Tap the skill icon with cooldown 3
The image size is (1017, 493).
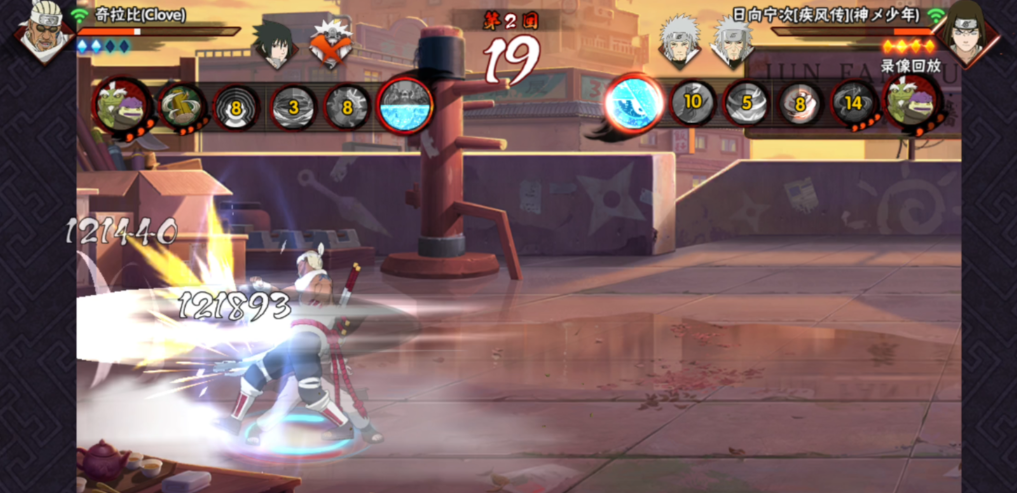click(293, 106)
